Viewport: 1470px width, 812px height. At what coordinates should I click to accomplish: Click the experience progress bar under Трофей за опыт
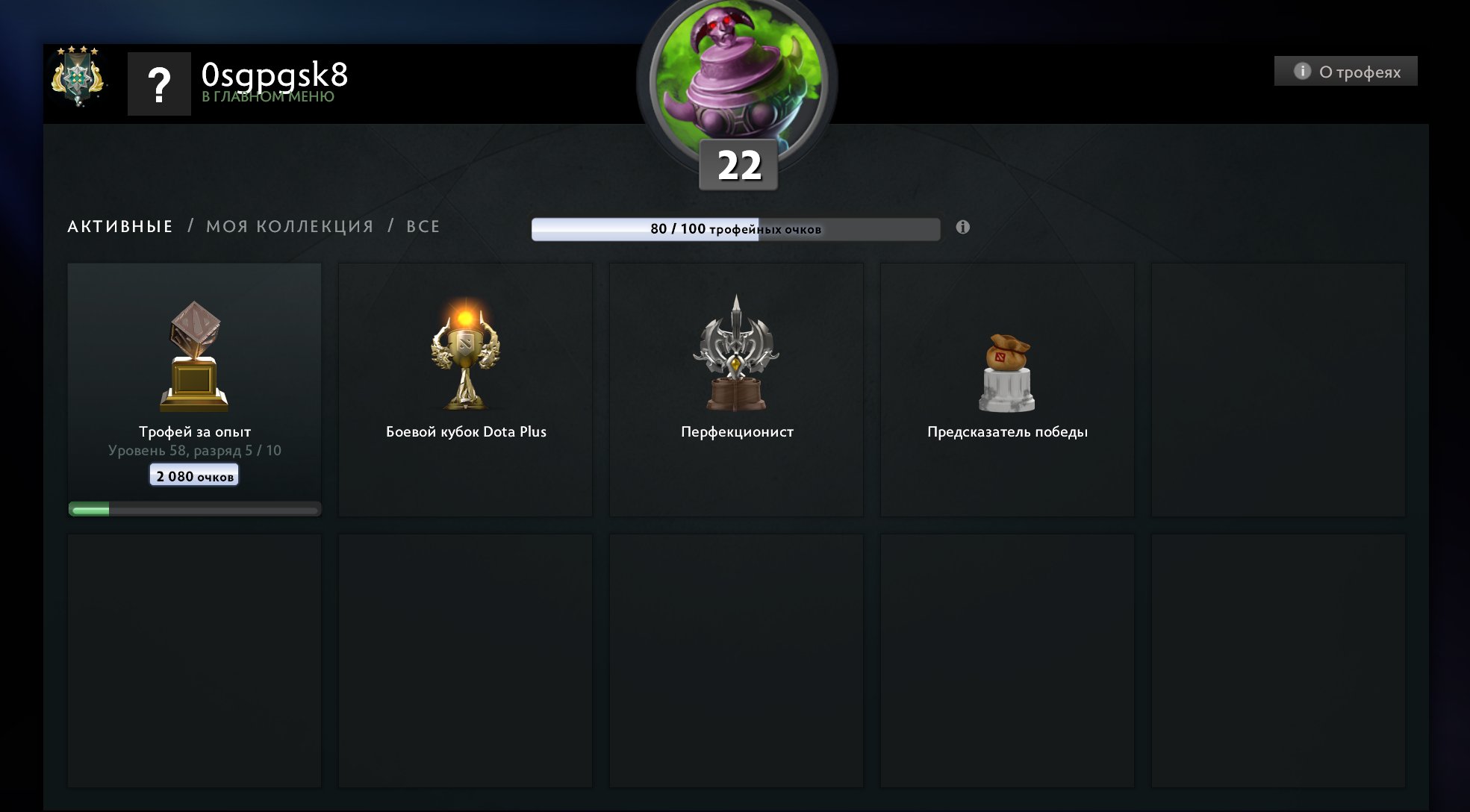(193, 508)
